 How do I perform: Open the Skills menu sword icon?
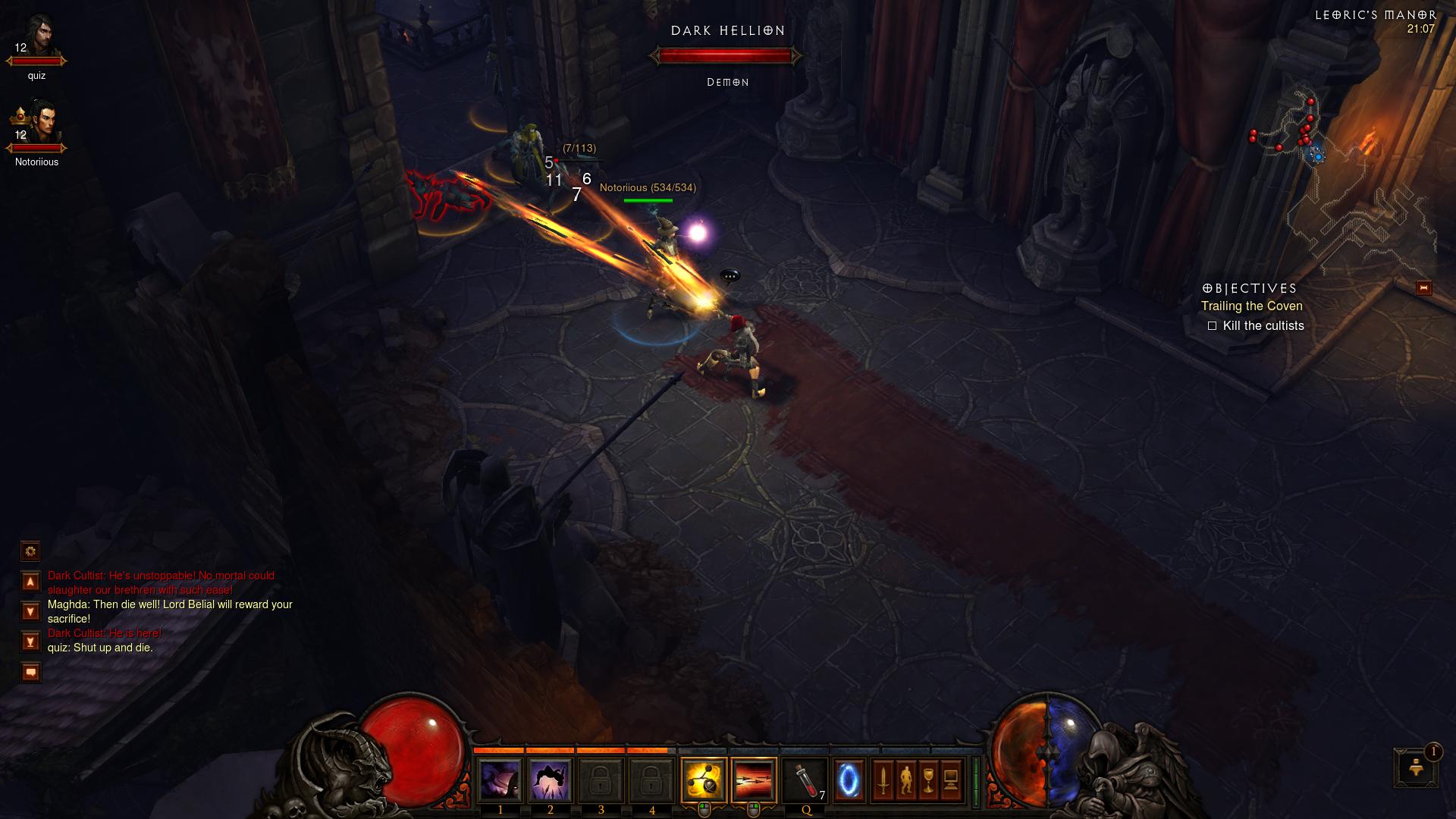tap(883, 780)
